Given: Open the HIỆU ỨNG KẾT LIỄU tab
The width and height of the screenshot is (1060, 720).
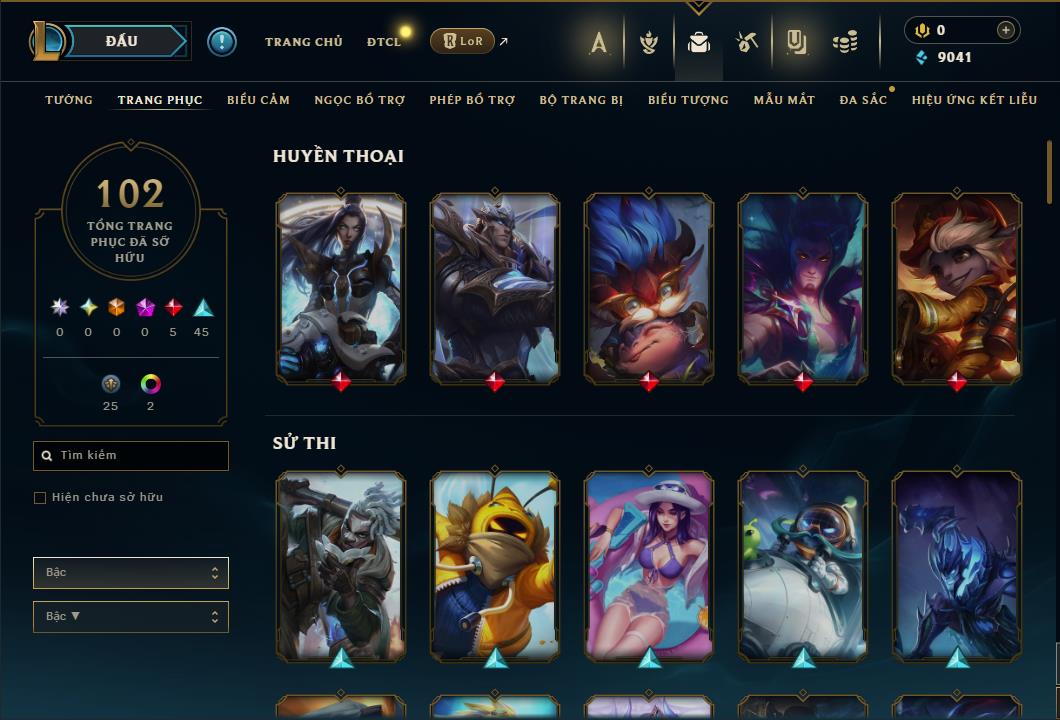Looking at the screenshot, I should pyautogui.click(x=973, y=100).
